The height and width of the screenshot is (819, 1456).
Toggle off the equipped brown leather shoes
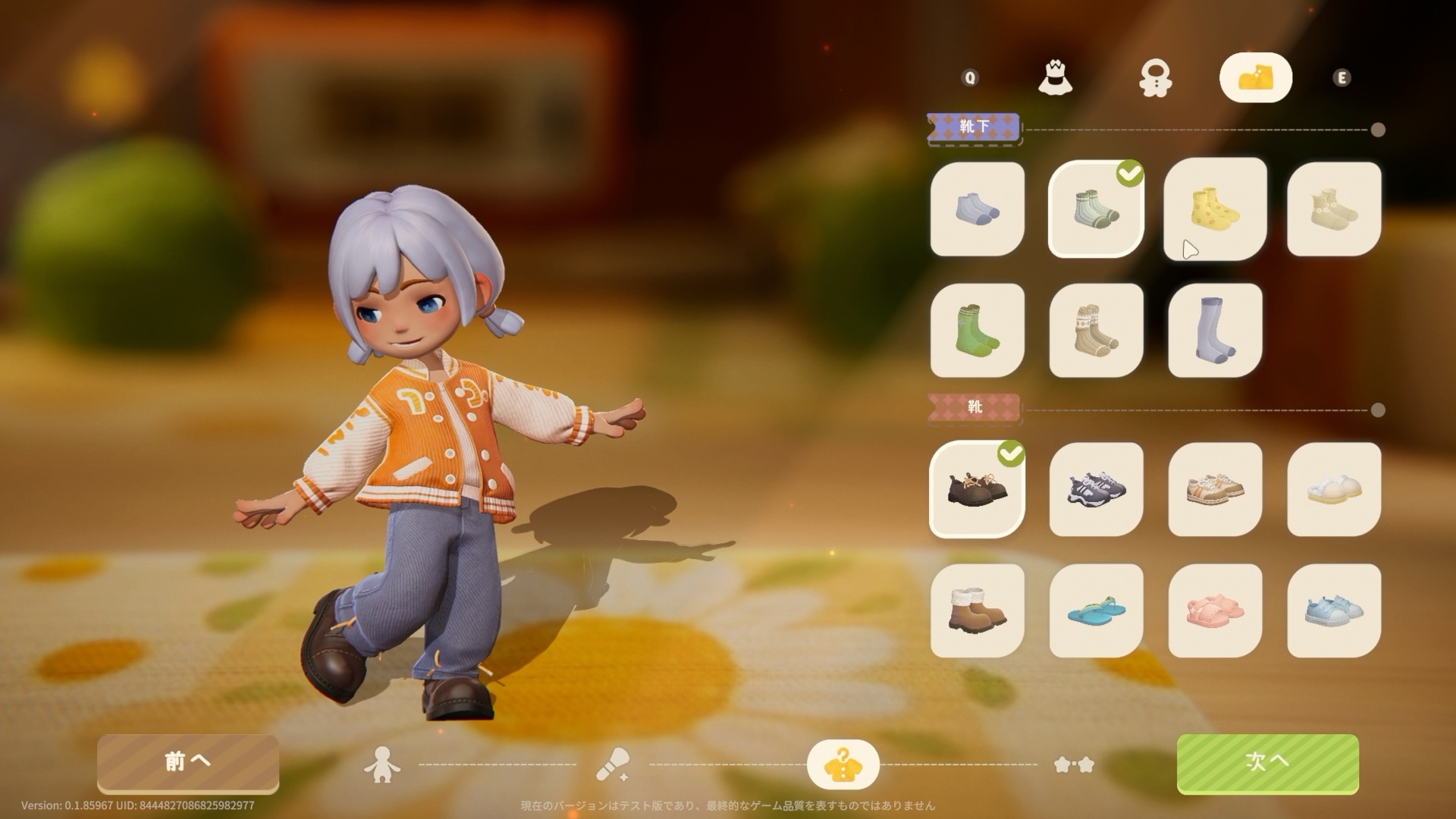pyautogui.click(x=976, y=489)
